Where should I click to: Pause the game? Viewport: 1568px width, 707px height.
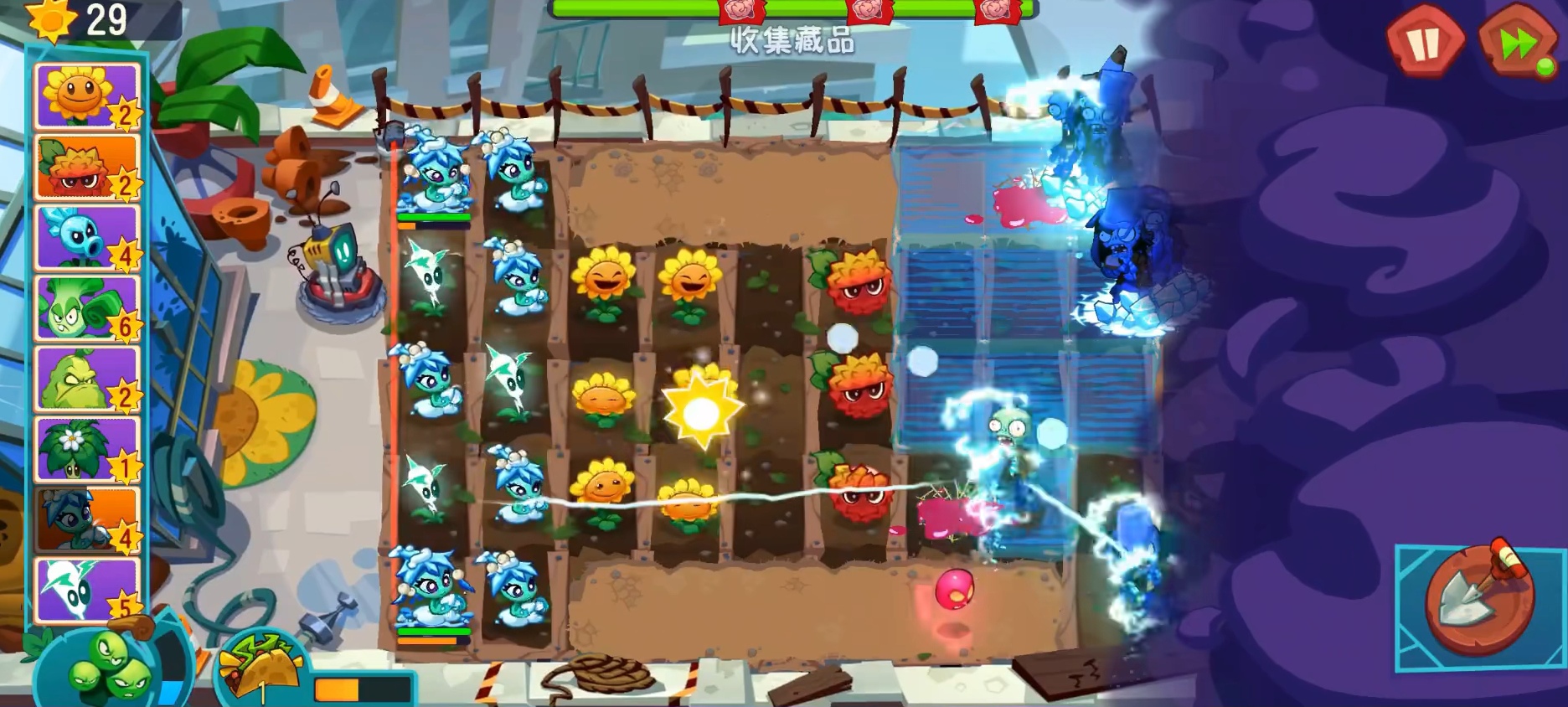[x=1424, y=40]
